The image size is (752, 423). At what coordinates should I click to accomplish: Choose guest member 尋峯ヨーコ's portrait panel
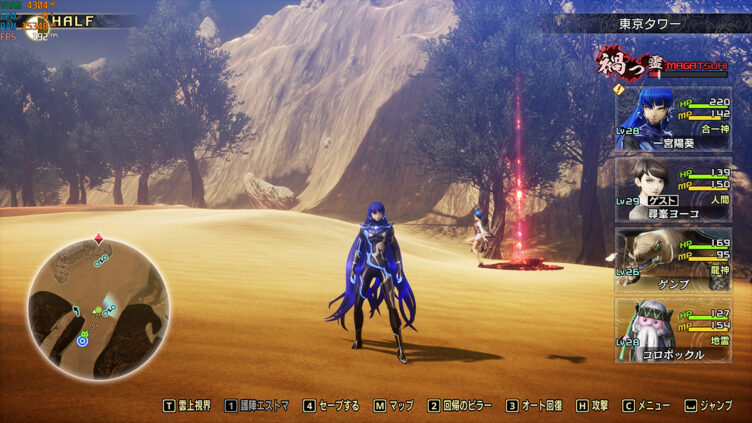(x=673, y=188)
